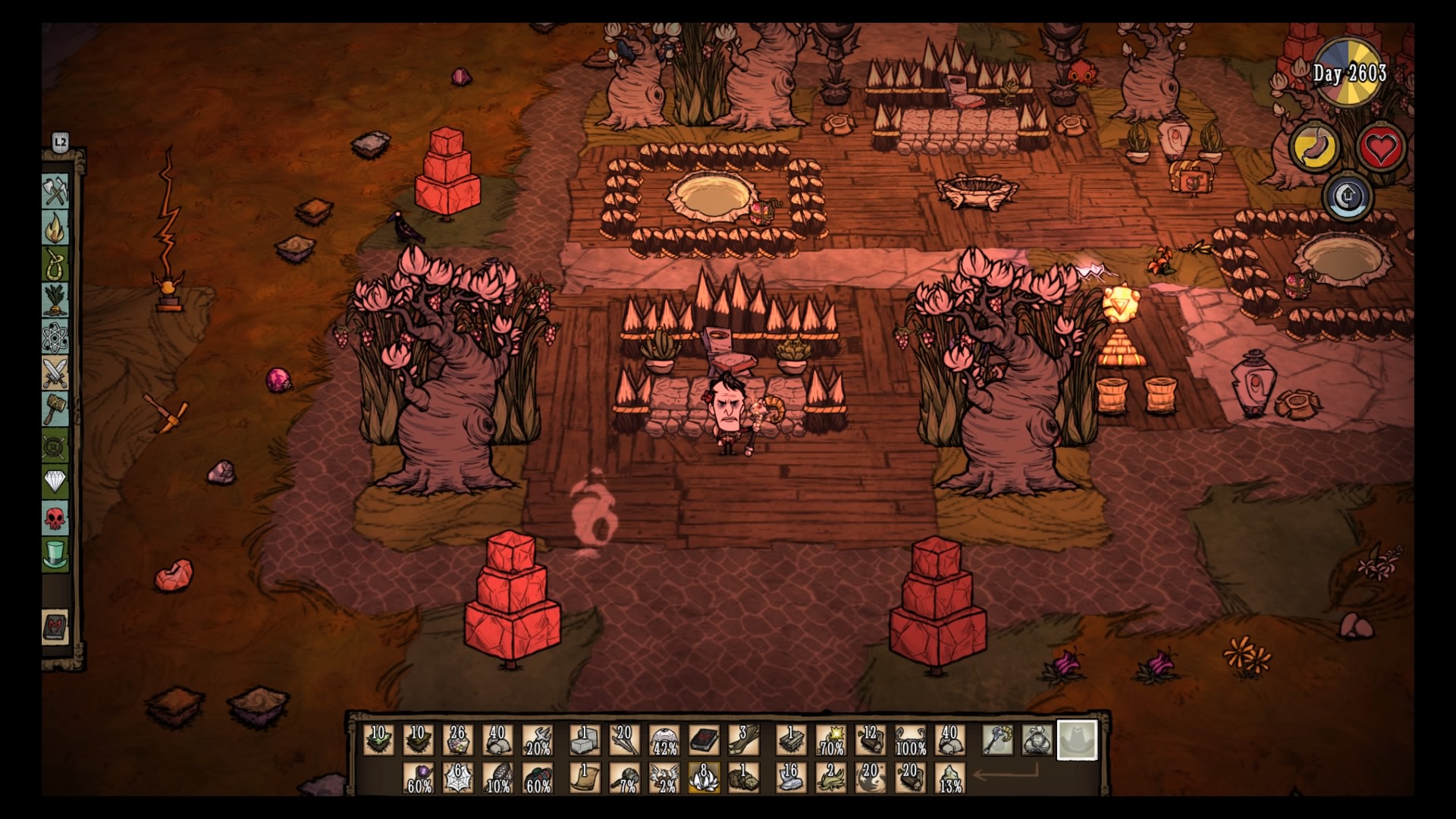Image resolution: width=1456 pixels, height=819 pixels.
Task: Select the equipped cowboy hat head slot
Action: (x=1077, y=740)
